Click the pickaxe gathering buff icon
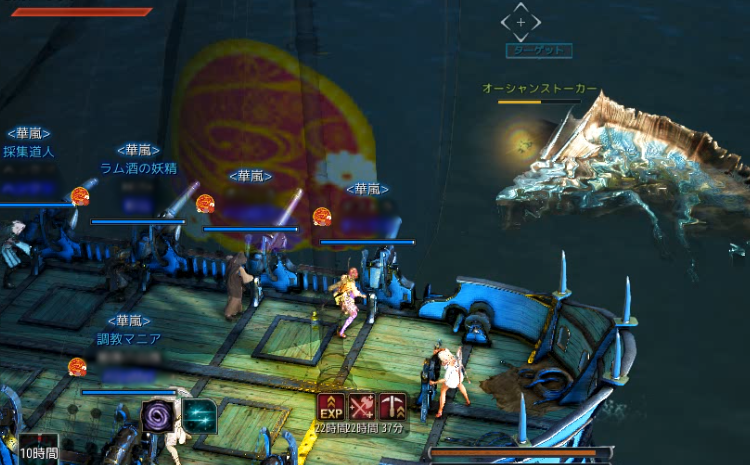 pyautogui.click(x=392, y=406)
